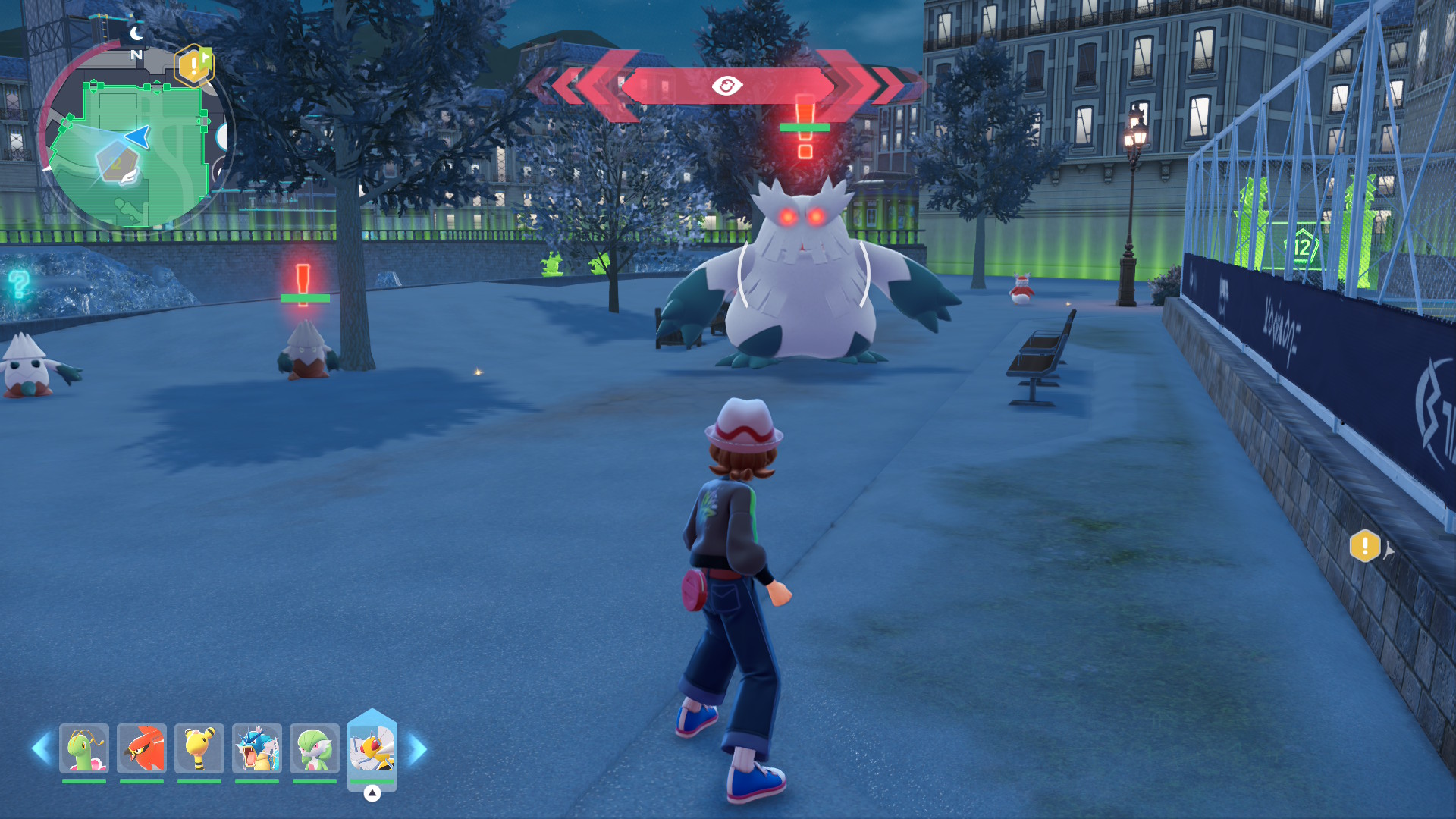Select the yellow exclamation objective marker

1365,546
